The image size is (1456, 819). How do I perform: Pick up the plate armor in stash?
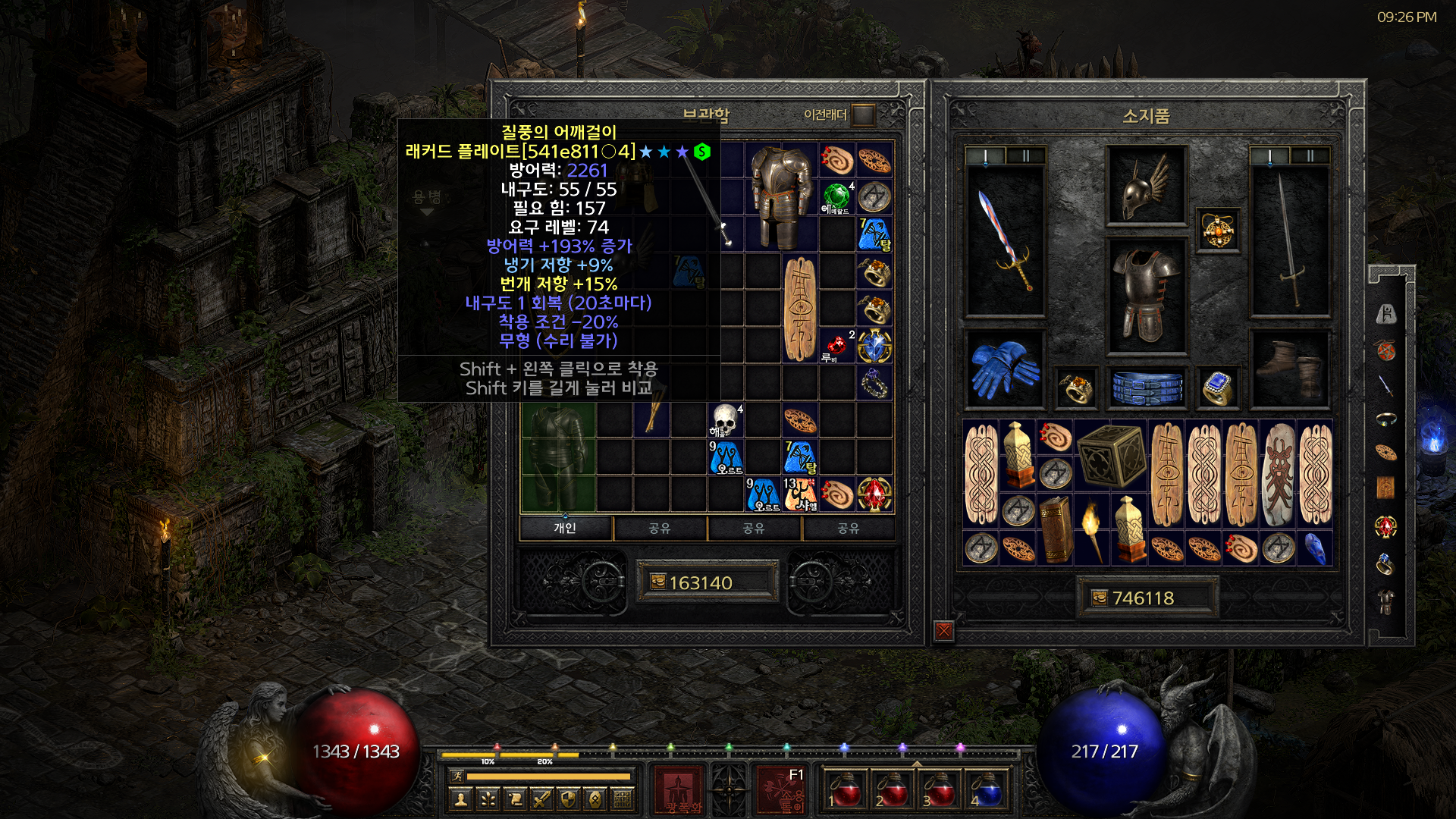(781, 197)
